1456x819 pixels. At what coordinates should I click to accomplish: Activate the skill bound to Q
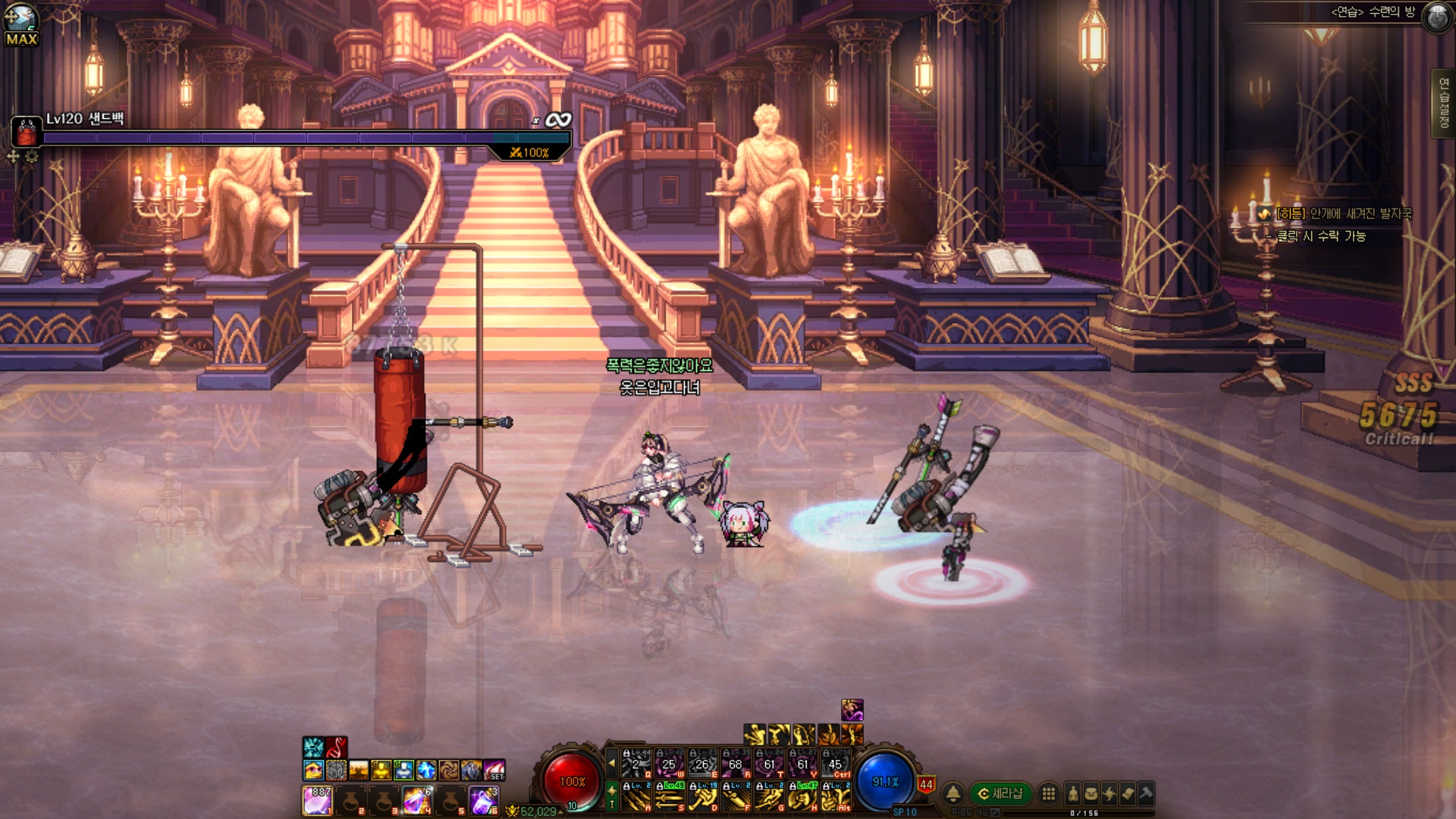(x=636, y=763)
